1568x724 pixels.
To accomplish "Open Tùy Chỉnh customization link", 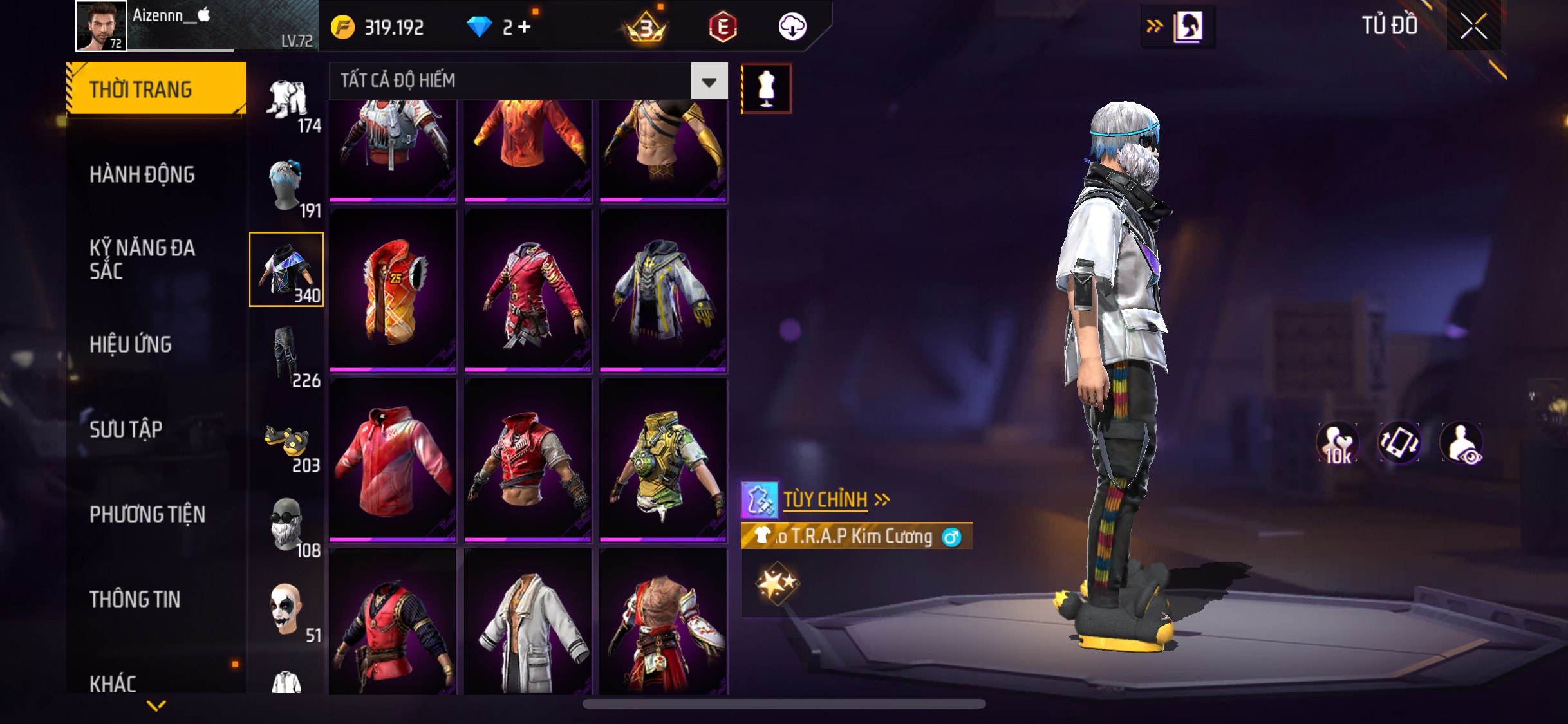I will point(826,500).
